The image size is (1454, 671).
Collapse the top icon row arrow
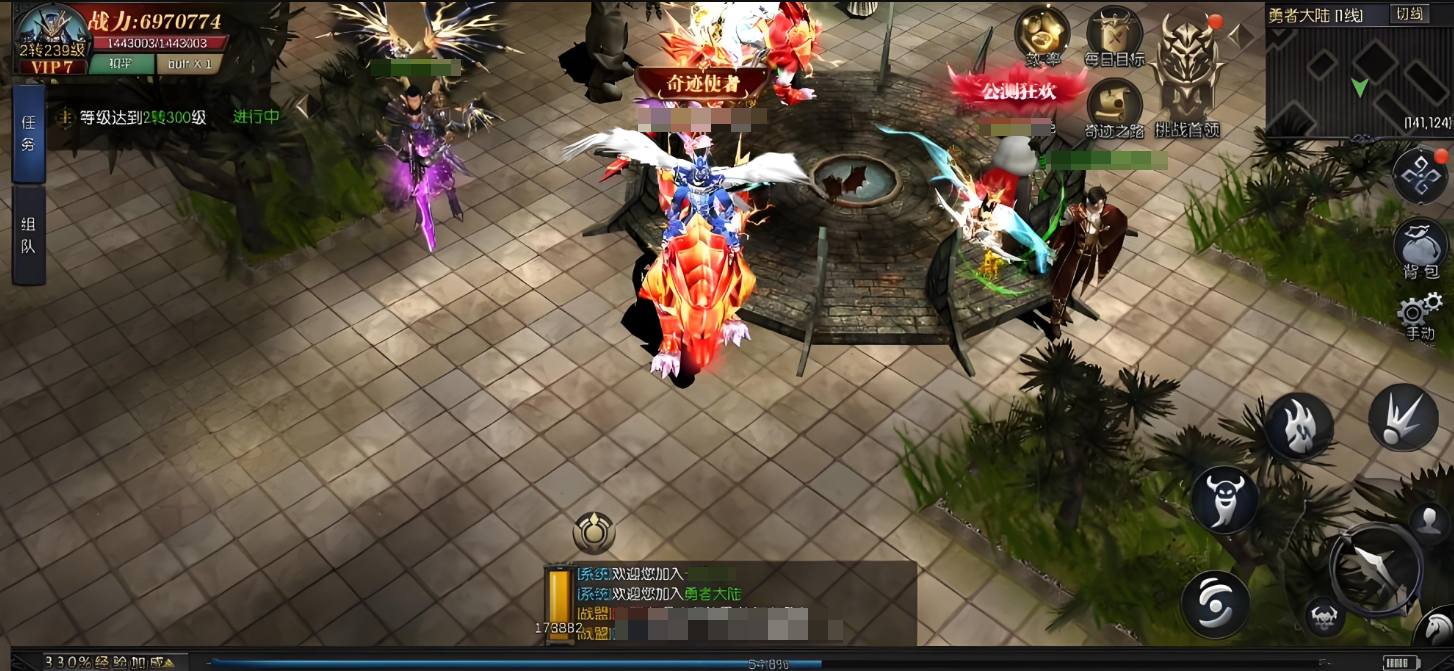pos(1241,37)
